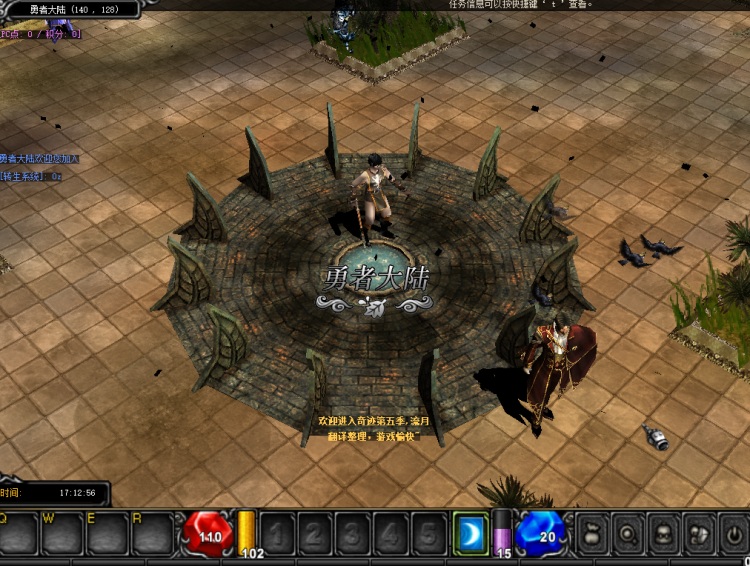
Task: Choose skill slot number 5
Action: click(428, 534)
